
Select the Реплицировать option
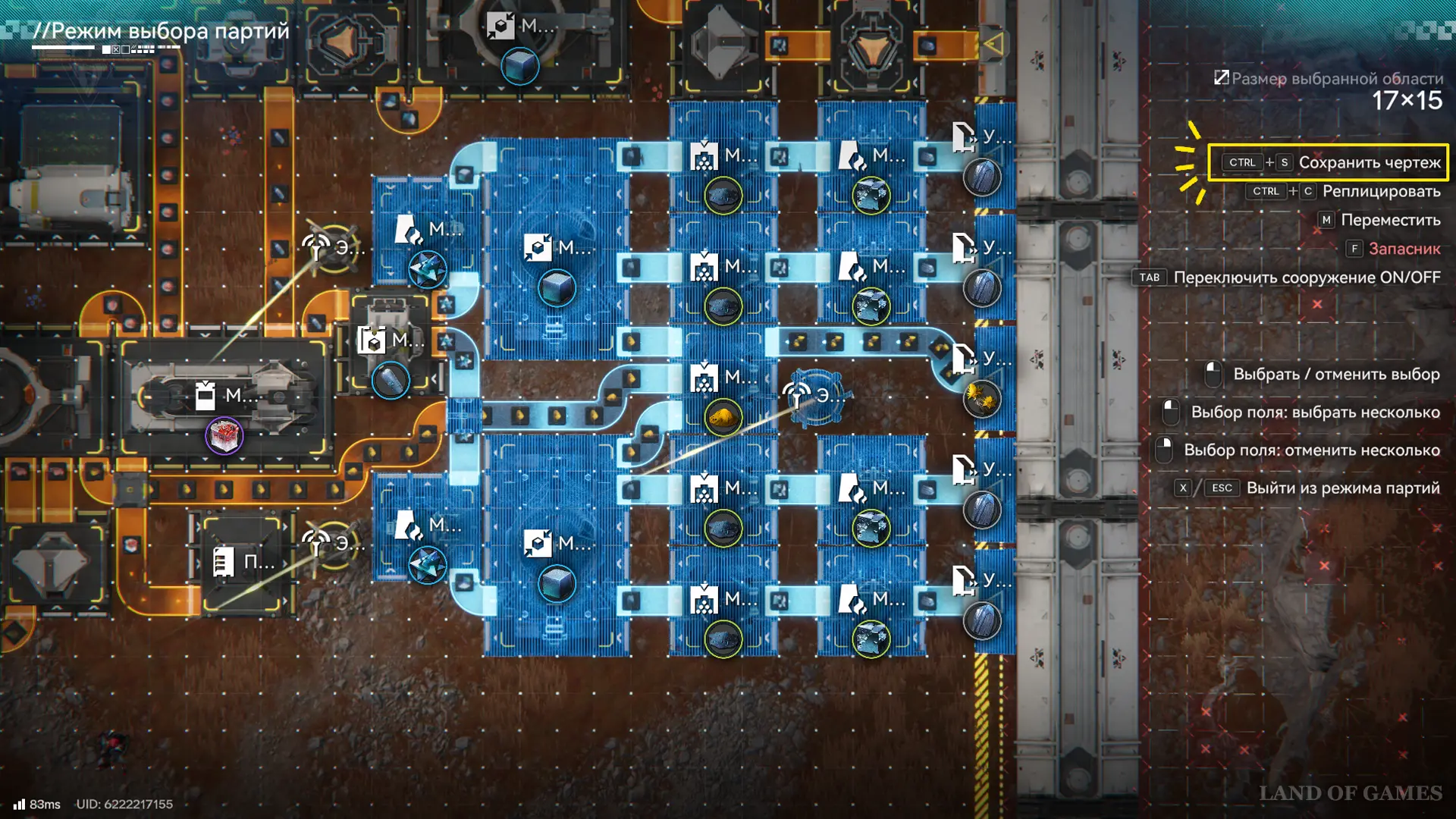[1380, 191]
